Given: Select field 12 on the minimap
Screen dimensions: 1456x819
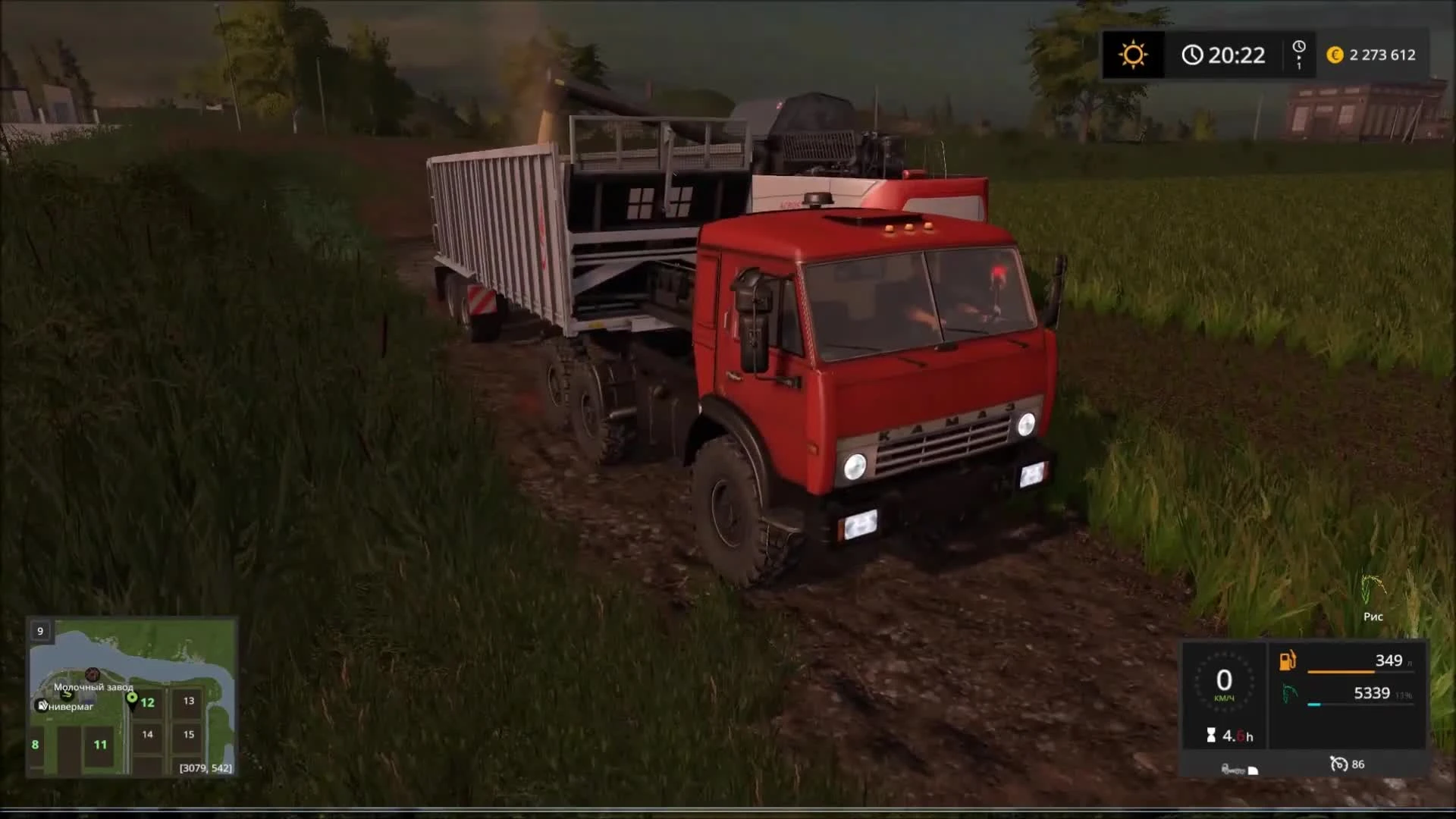Looking at the screenshot, I should coord(147,703).
